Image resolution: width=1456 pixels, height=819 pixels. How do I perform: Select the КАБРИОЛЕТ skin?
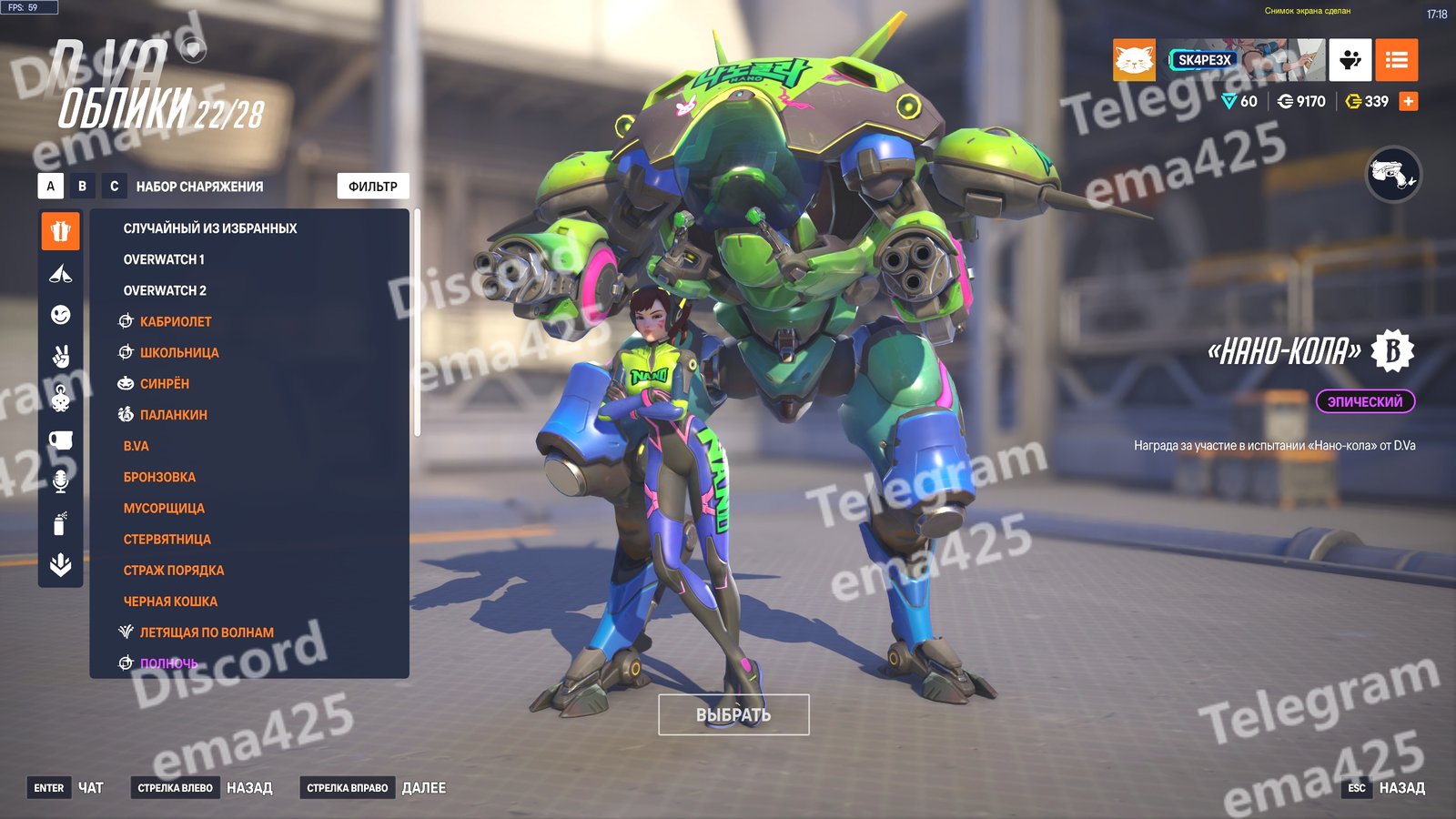click(176, 321)
